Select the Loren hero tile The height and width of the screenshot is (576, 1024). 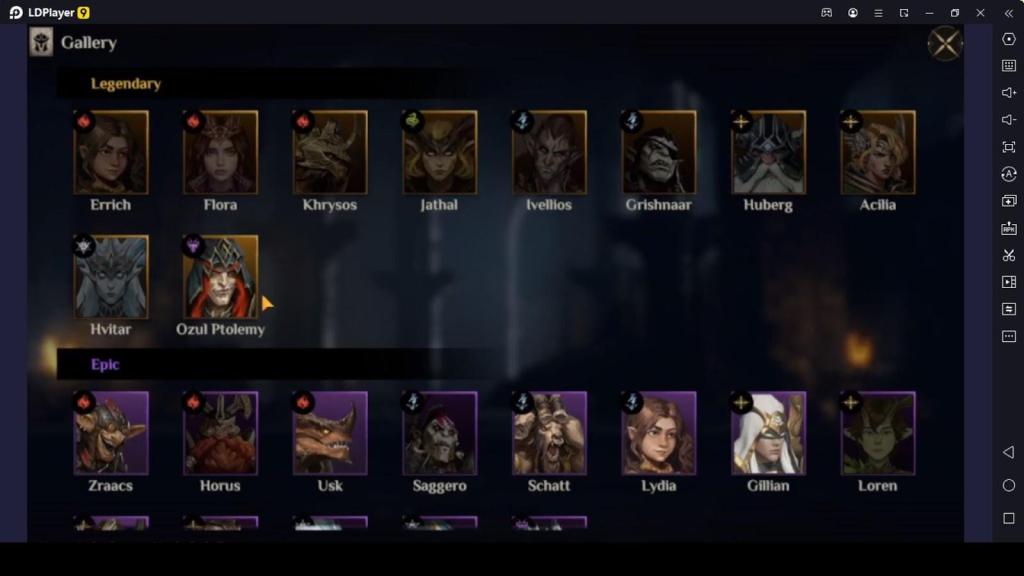point(878,433)
